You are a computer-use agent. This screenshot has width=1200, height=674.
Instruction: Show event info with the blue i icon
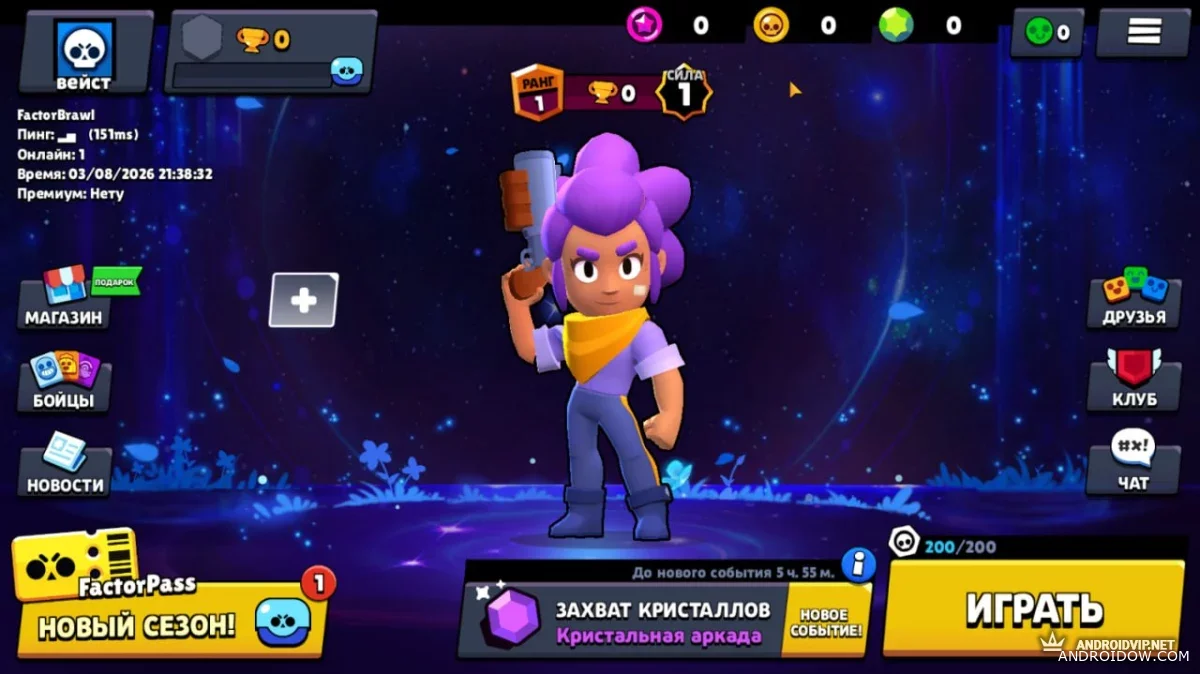857,565
